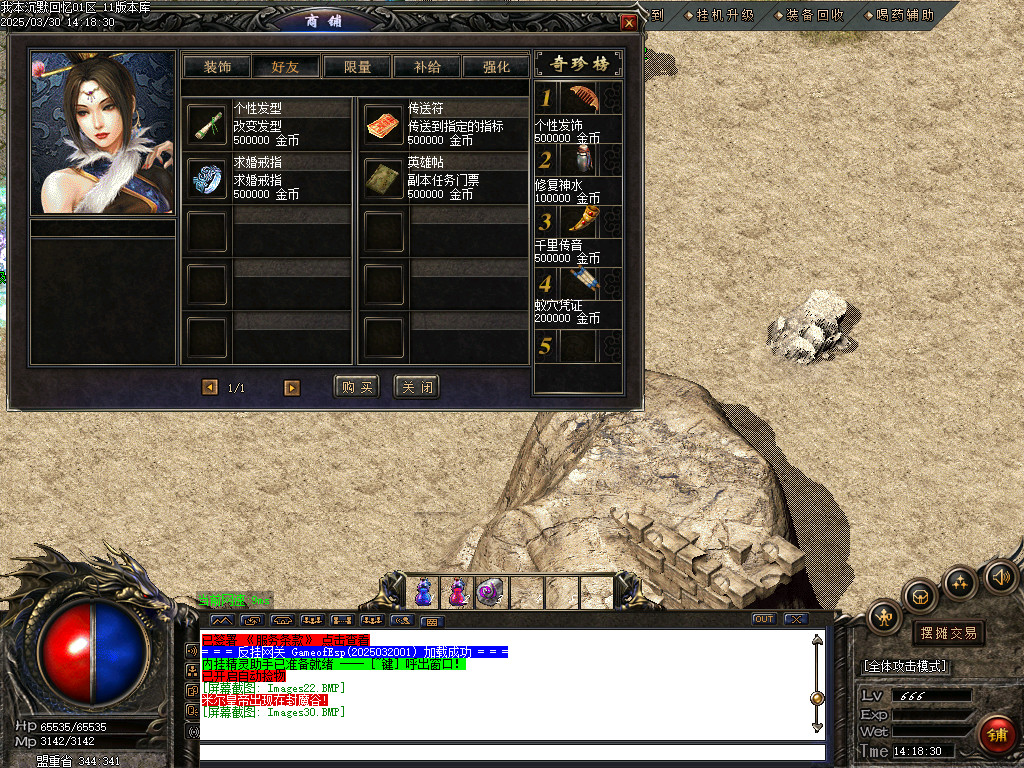Open the 喝药辅助 top menu entry

898,15
